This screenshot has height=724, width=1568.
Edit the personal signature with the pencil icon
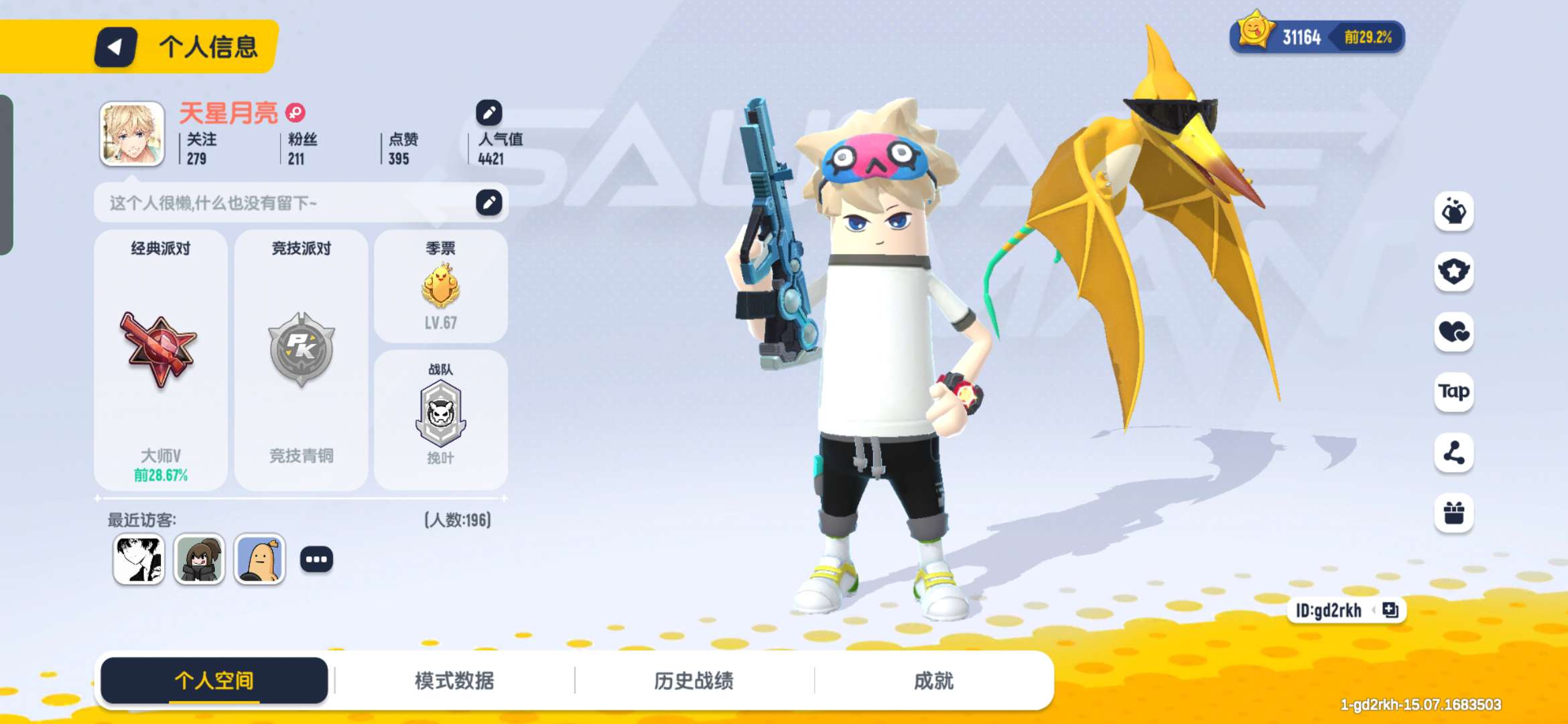488,202
